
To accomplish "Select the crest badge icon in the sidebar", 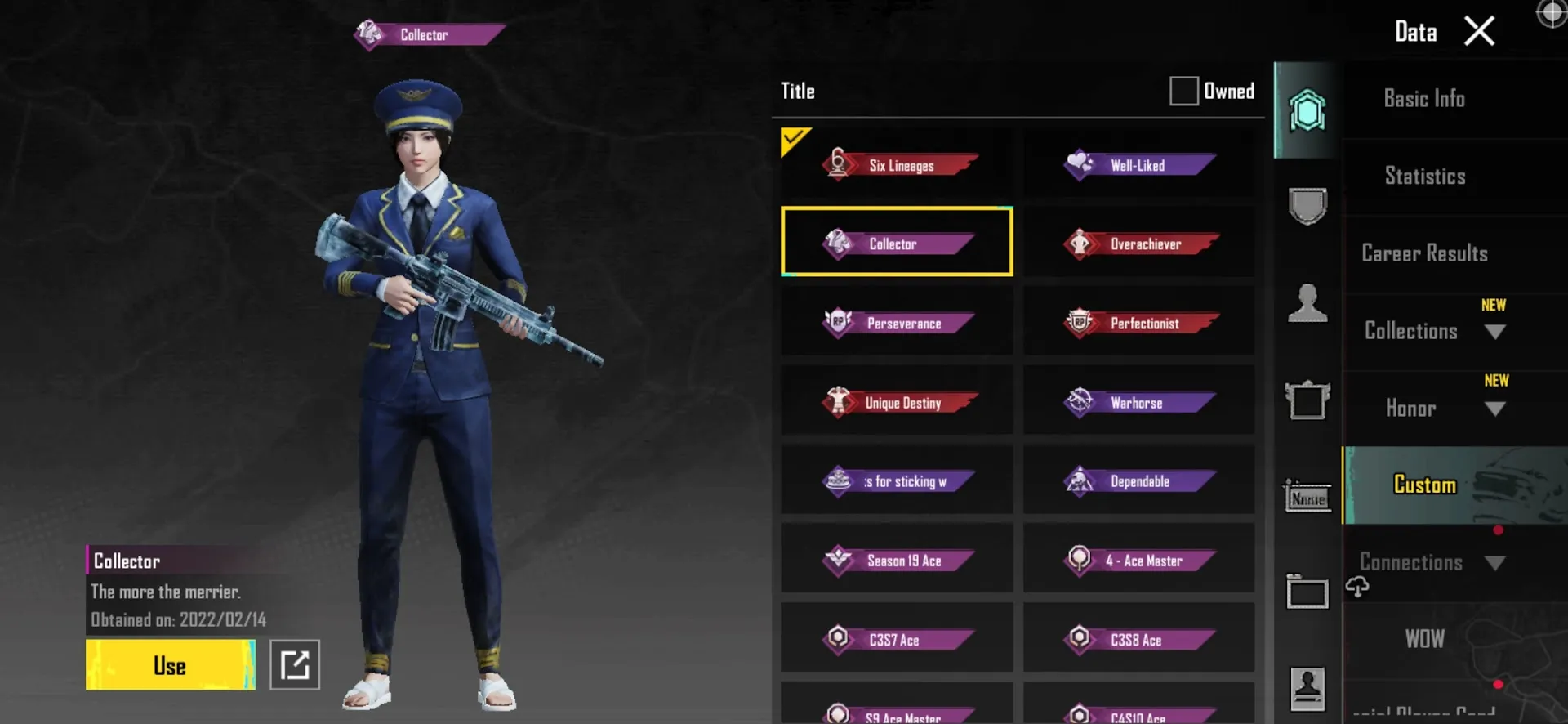I will coord(1307,110).
